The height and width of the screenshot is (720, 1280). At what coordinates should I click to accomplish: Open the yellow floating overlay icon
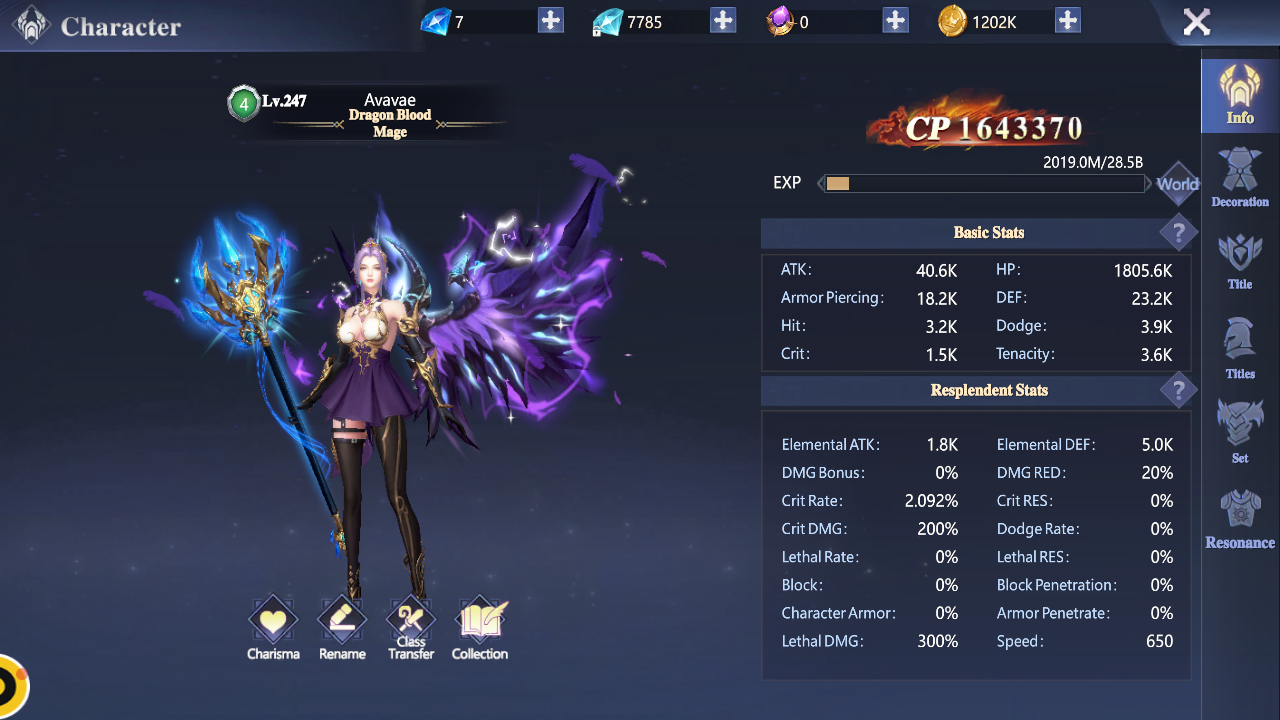(x=10, y=687)
